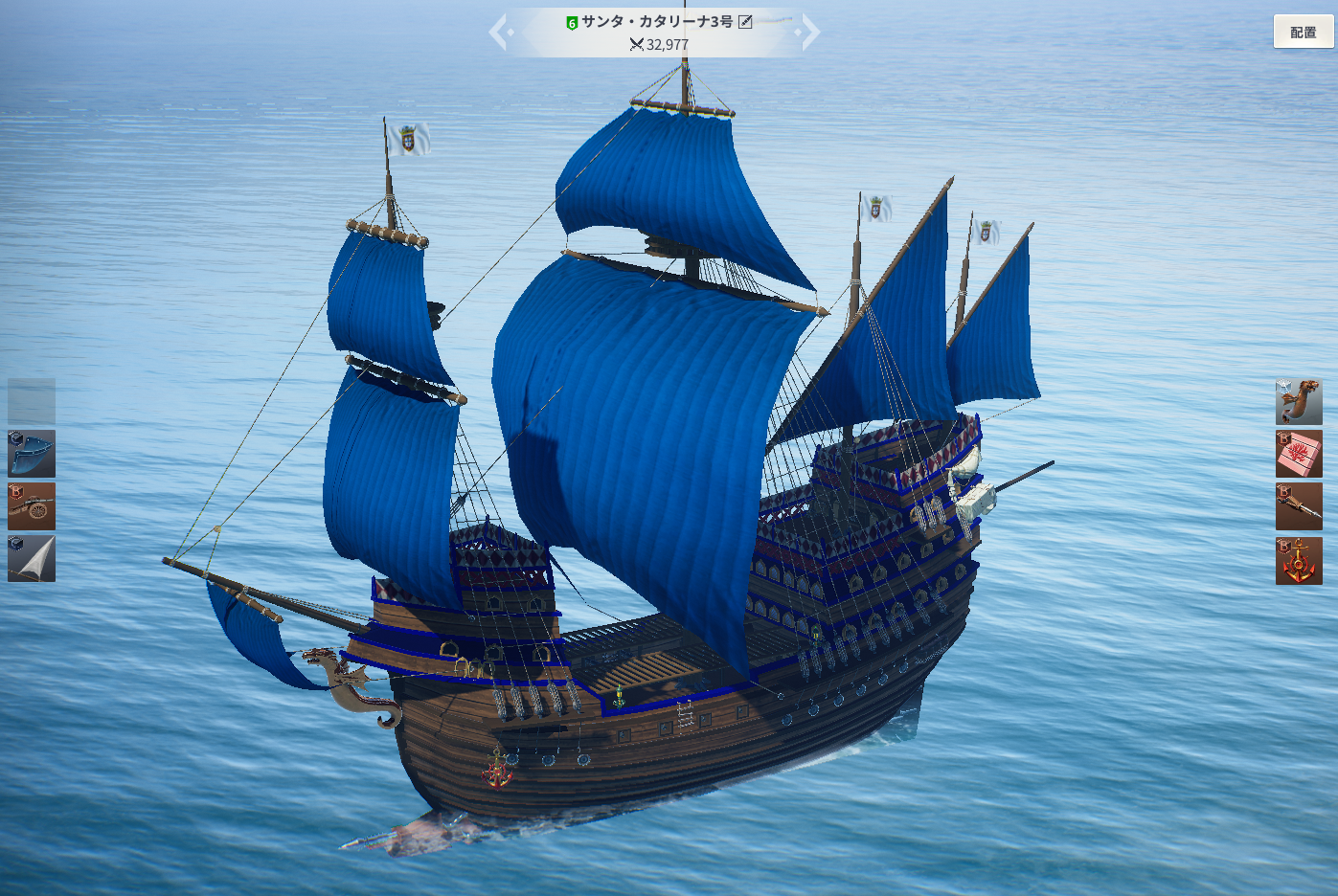Click the empty top-left equipment slot

(32, 401)
